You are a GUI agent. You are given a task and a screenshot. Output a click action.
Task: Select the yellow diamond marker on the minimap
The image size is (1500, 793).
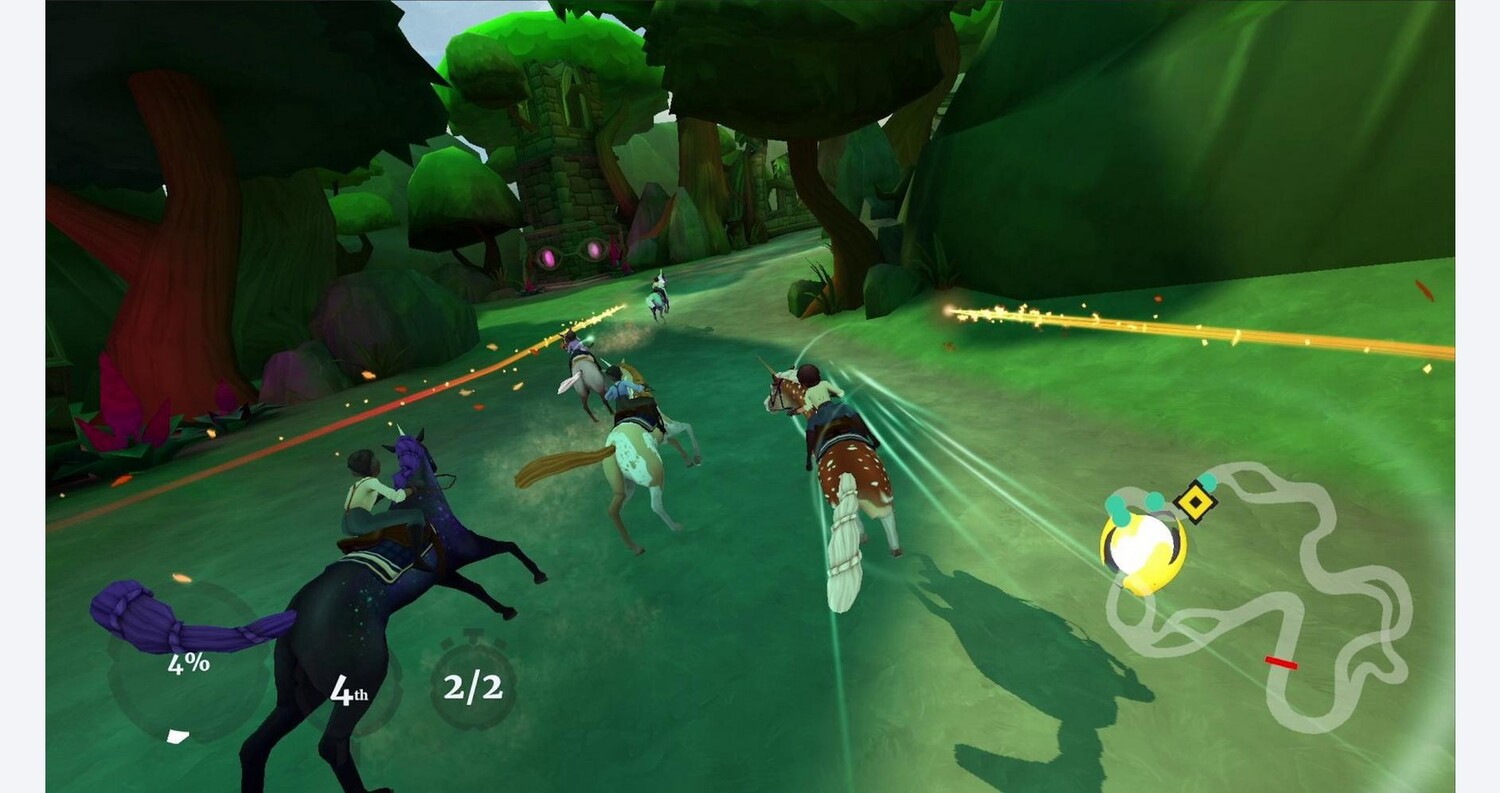click(1194, 503)
